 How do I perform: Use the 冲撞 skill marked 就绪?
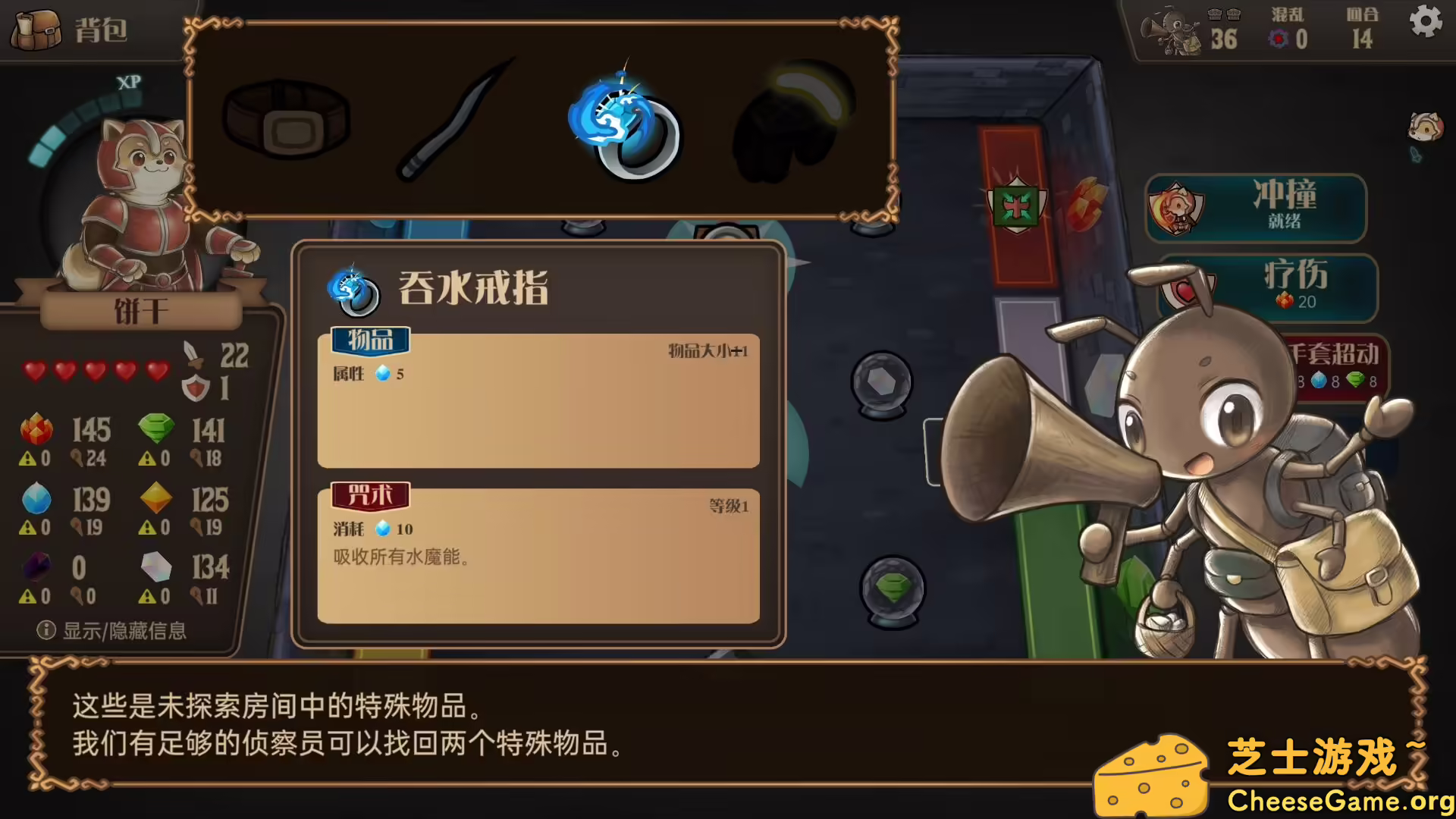tap(1255, 209)
